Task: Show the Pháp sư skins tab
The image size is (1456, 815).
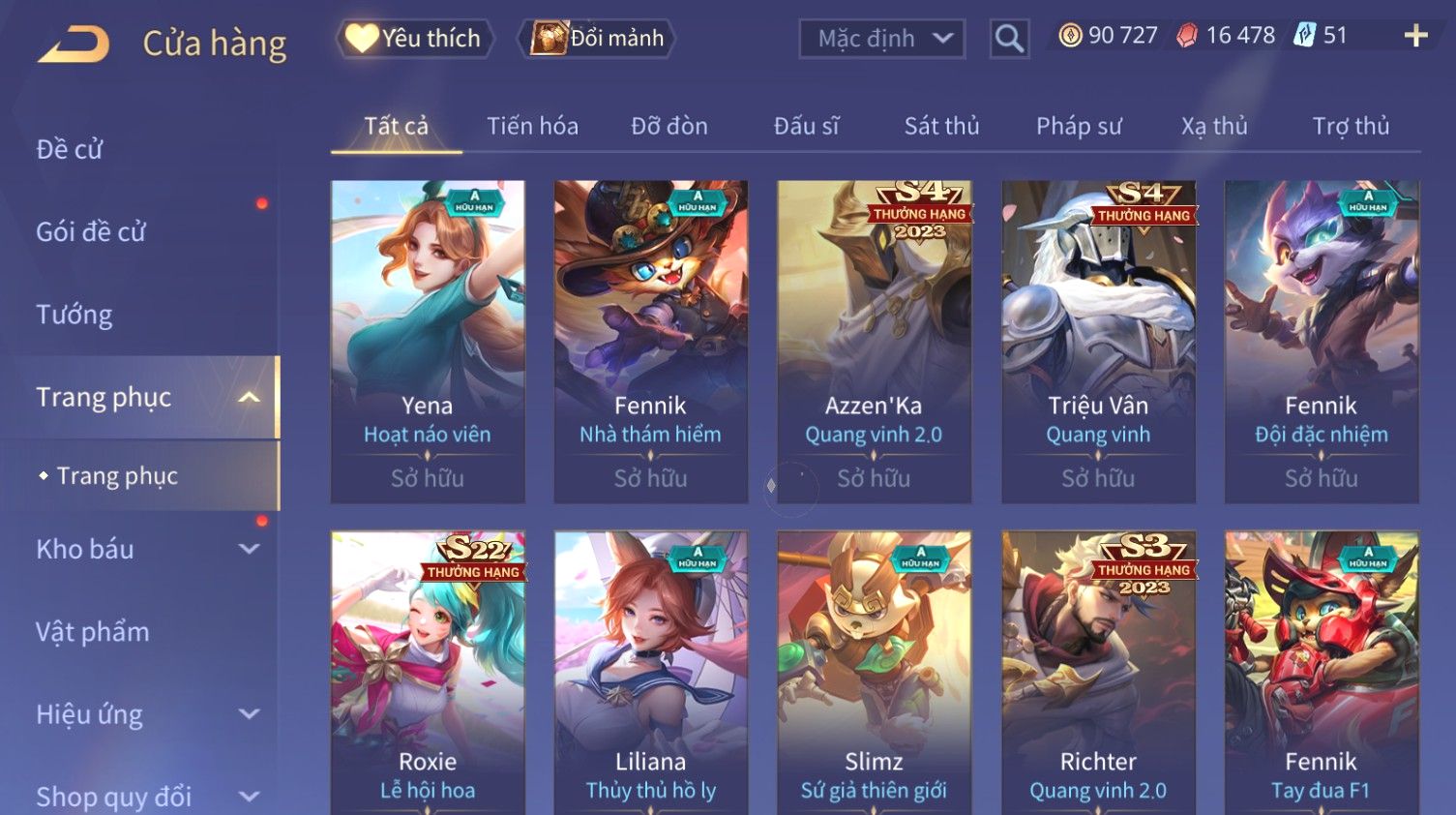Action: [1079, 126]
